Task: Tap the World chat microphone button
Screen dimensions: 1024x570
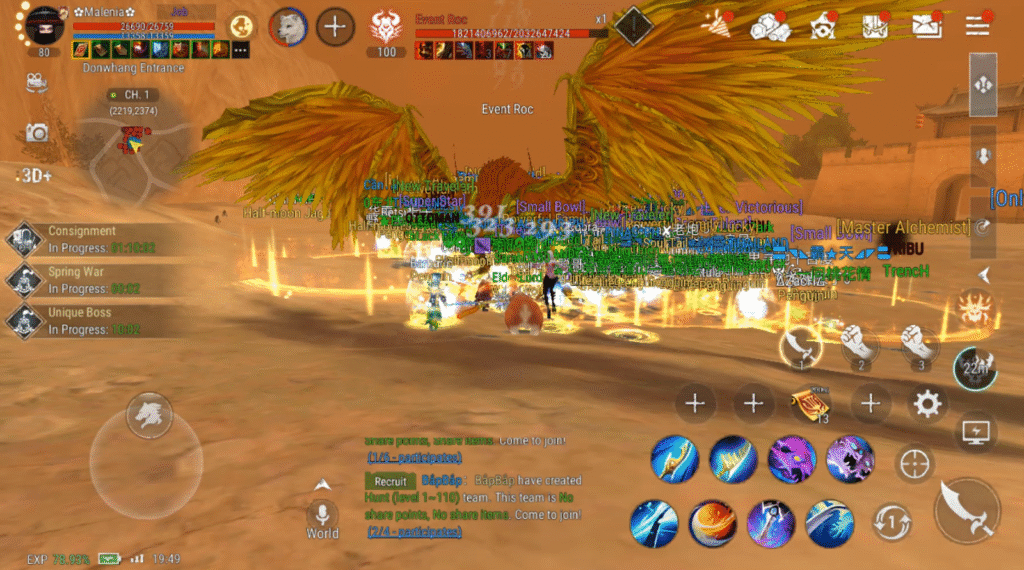Action: point(322,514)
